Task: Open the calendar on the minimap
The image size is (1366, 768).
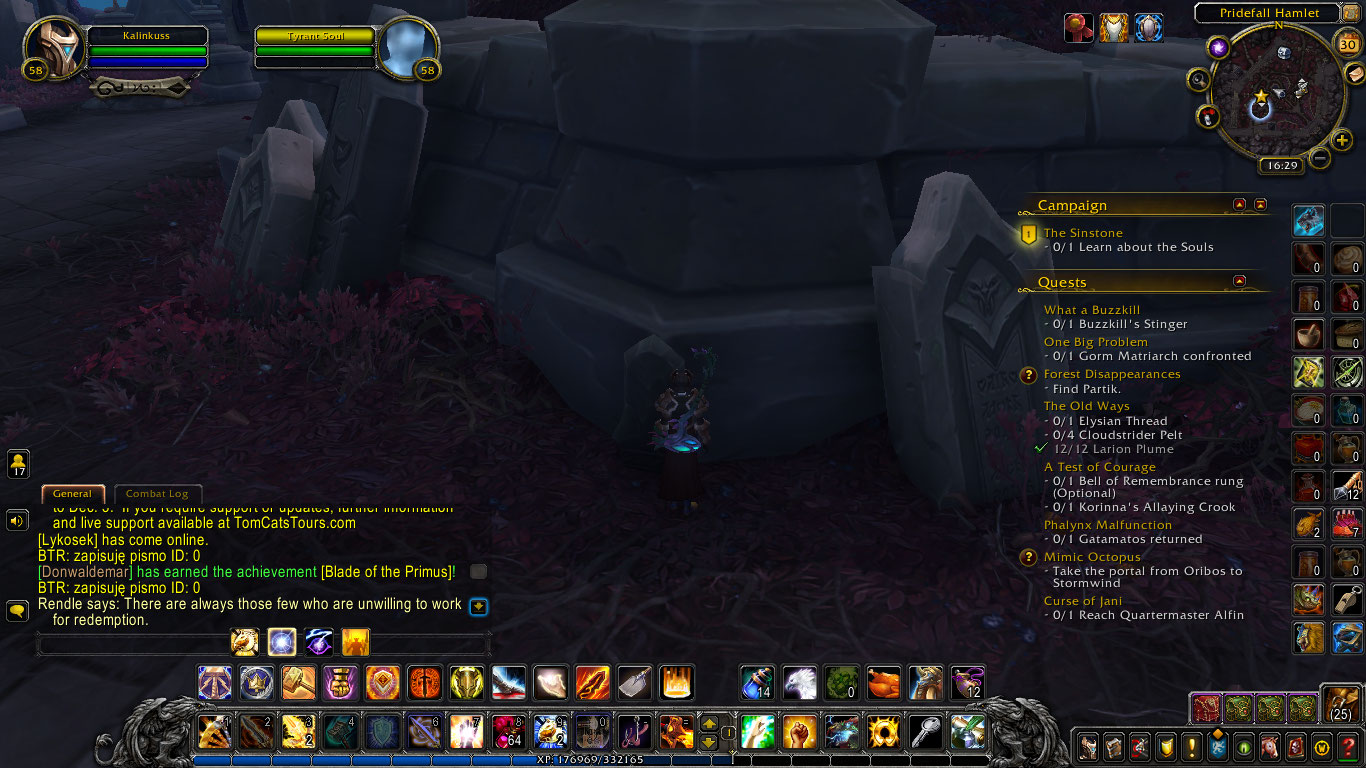Action: (x=1346, y=45)
